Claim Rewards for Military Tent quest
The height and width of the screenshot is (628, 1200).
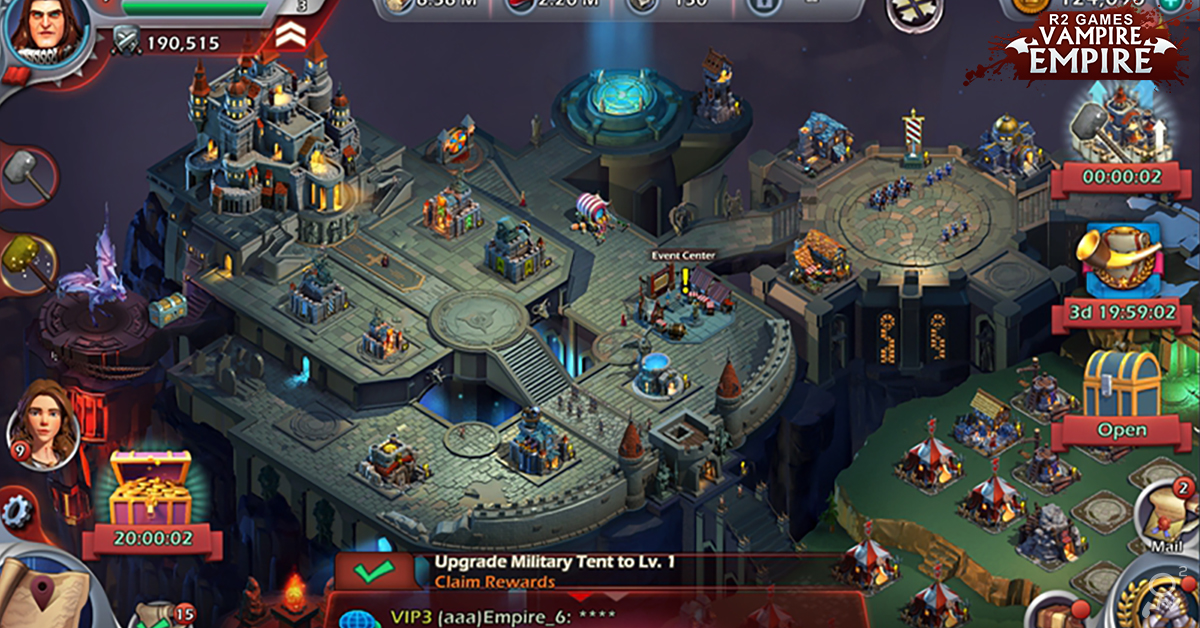[x=494, y=582]
